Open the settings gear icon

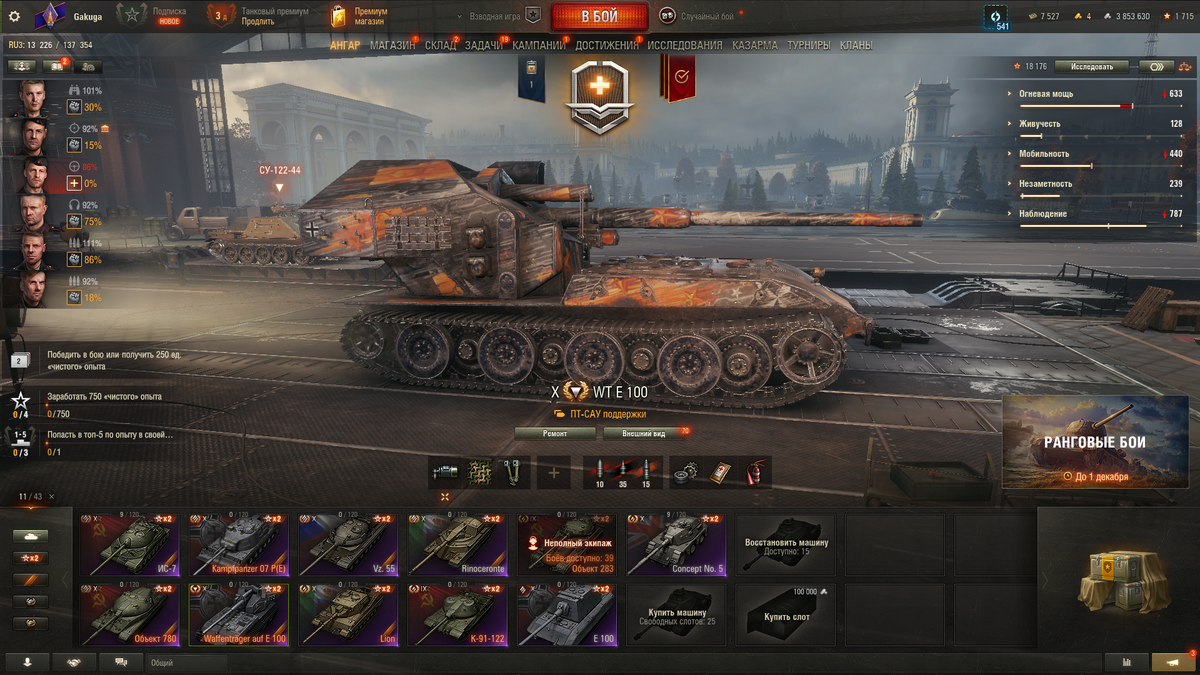coord(14,16)
